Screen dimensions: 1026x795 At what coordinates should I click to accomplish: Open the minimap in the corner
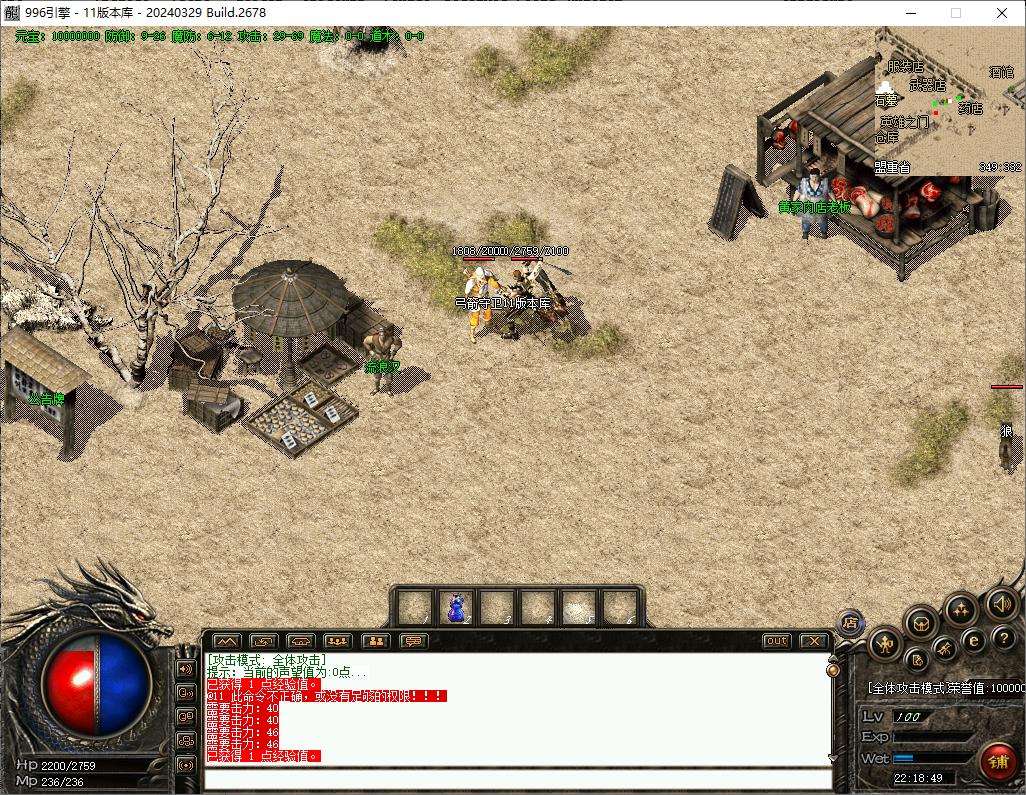tap(950, 100)
